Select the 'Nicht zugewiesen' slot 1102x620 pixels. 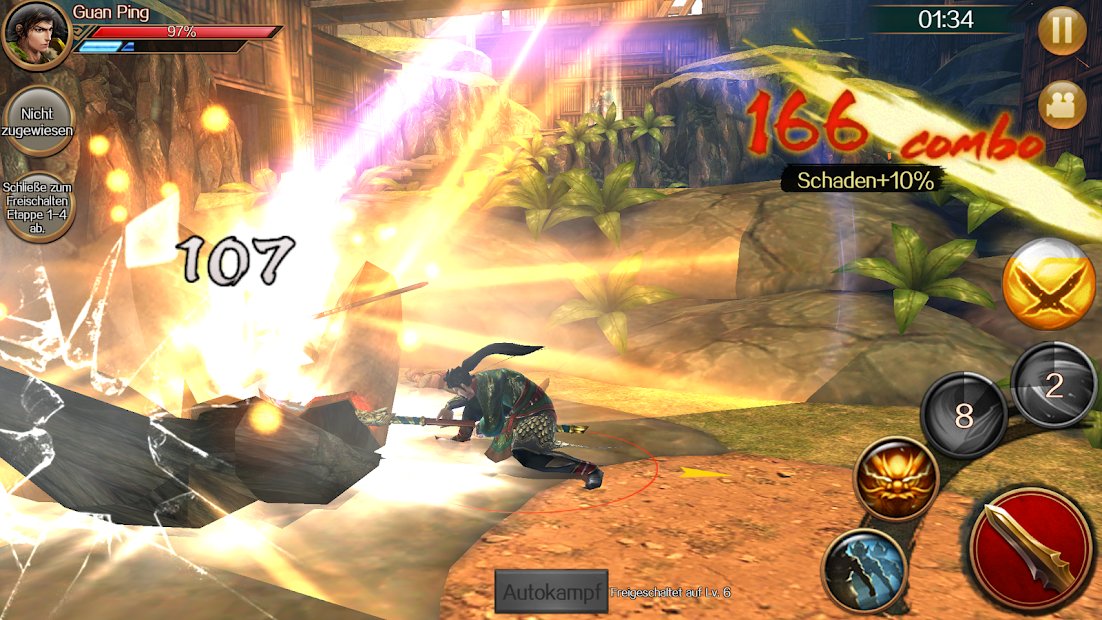(x=39, y=120)
